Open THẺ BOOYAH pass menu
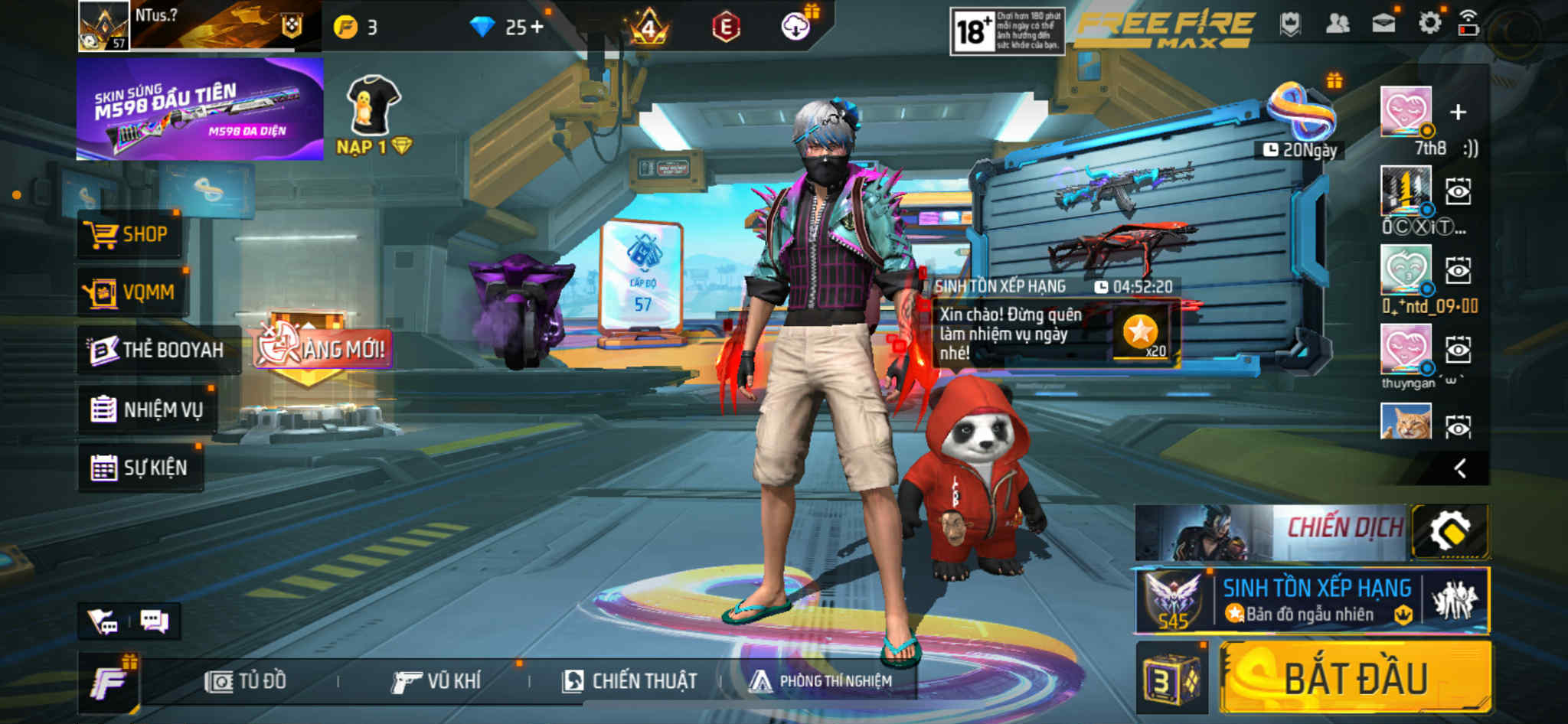 coord(158,351)
